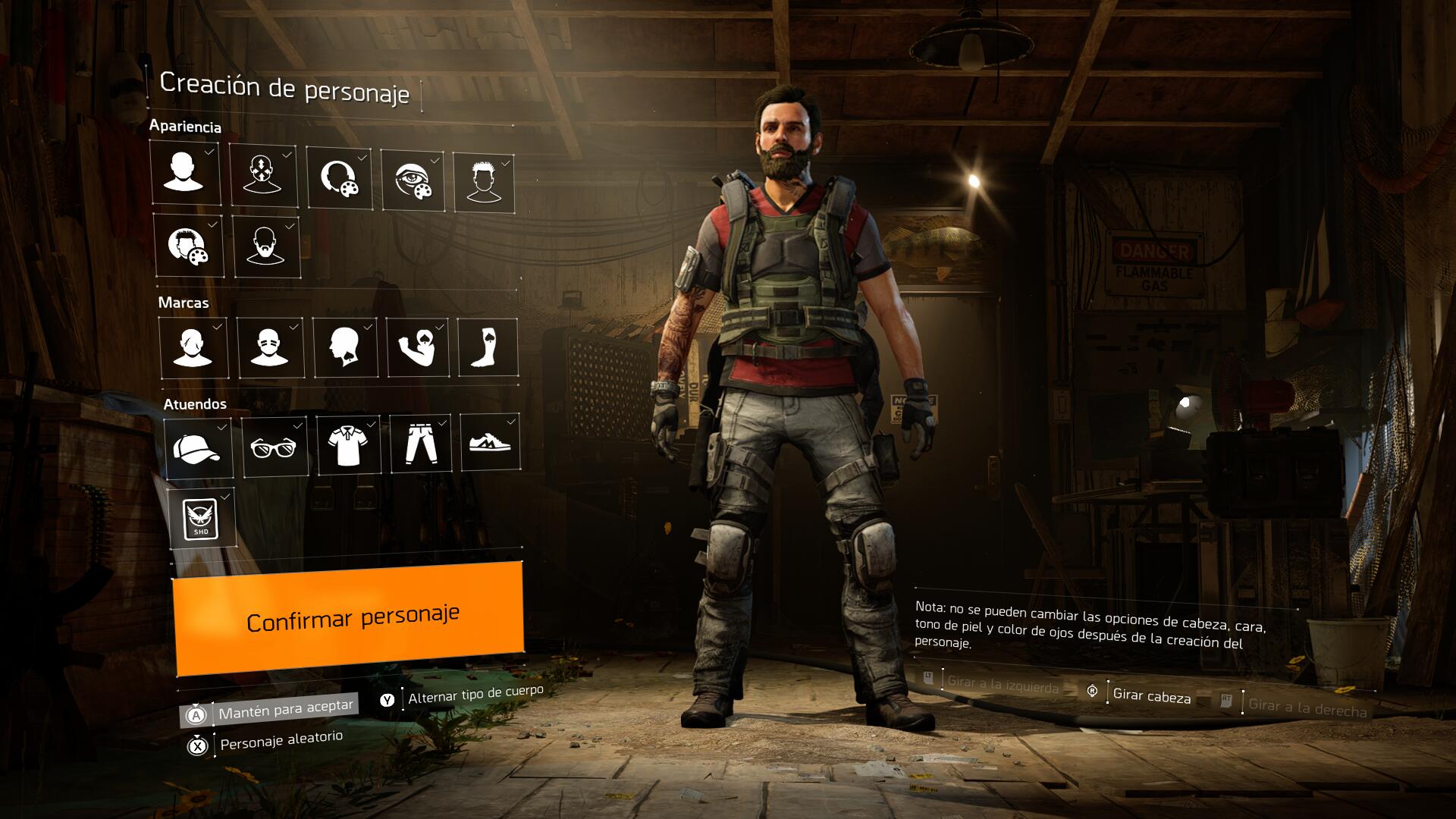This screenshot has height=819, width=1456.
Task: Select the face structure option
Action: [263, 176]
